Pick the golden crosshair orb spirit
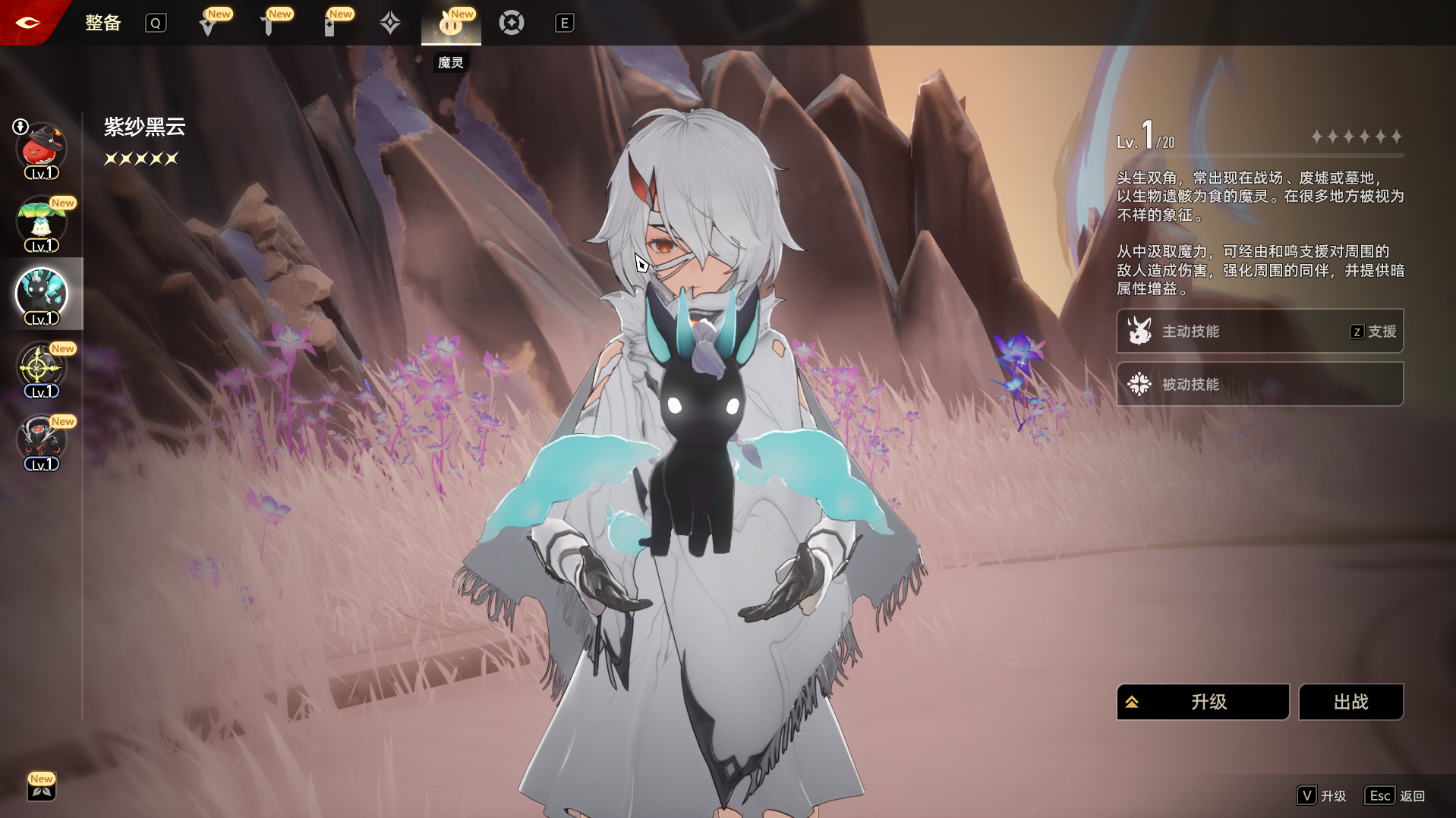This screenshot has width=1456, height=818. tap(41, 368)
